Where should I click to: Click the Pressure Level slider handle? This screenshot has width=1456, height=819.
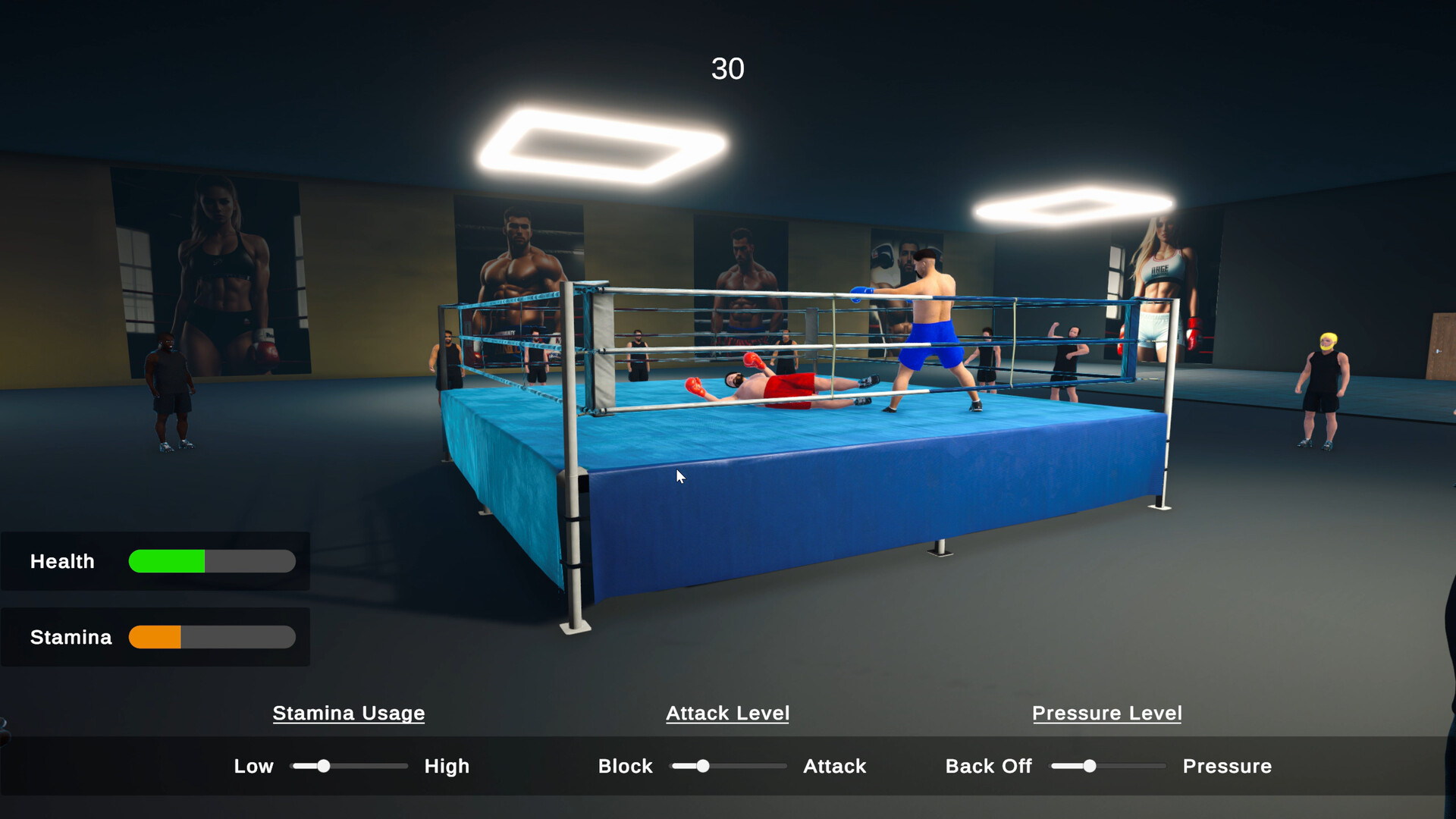click(1090, 766)
